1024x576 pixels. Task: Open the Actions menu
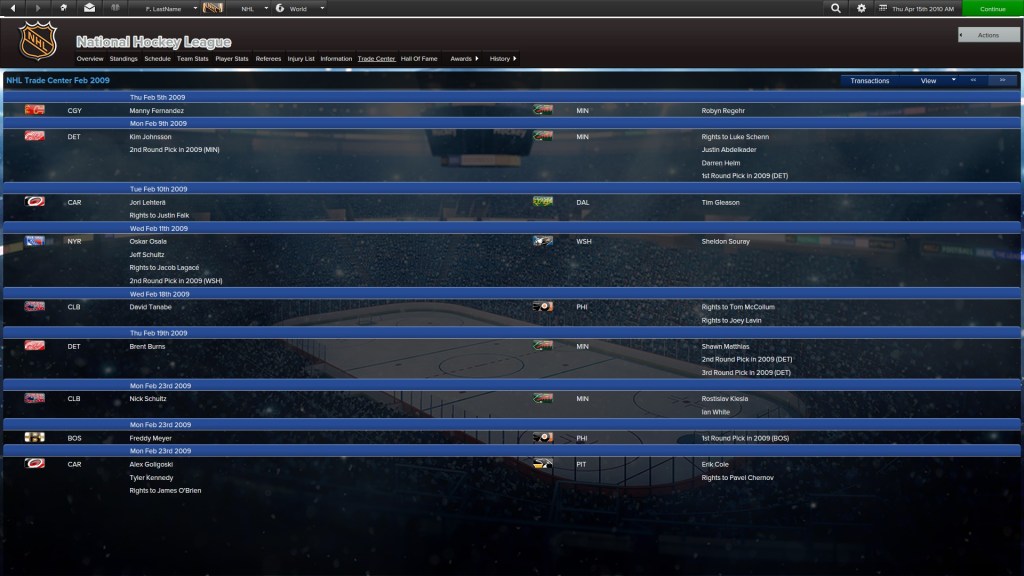pyautogui.click(x=988, y=35)
